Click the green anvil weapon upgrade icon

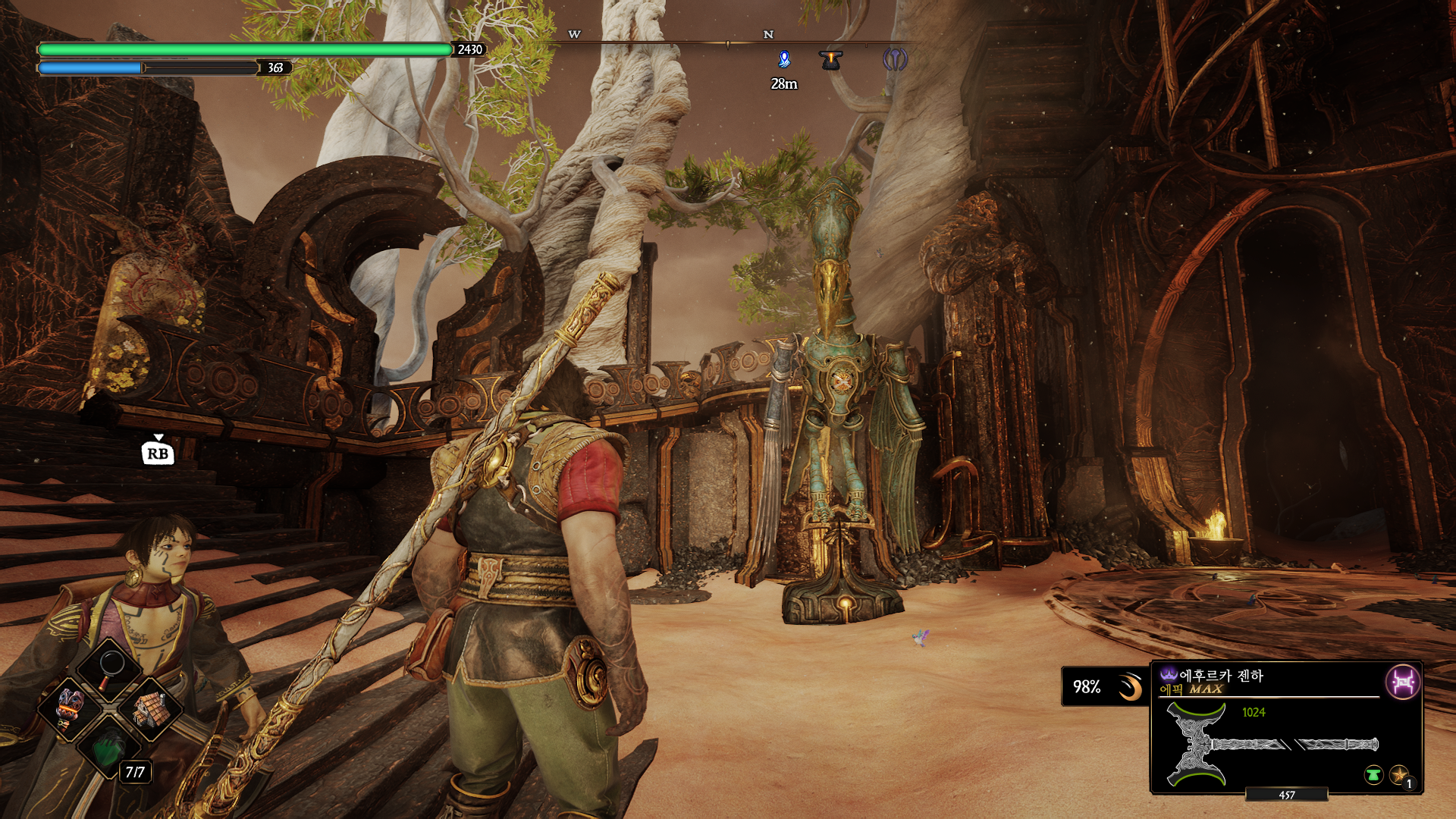tap(1373, 775)
